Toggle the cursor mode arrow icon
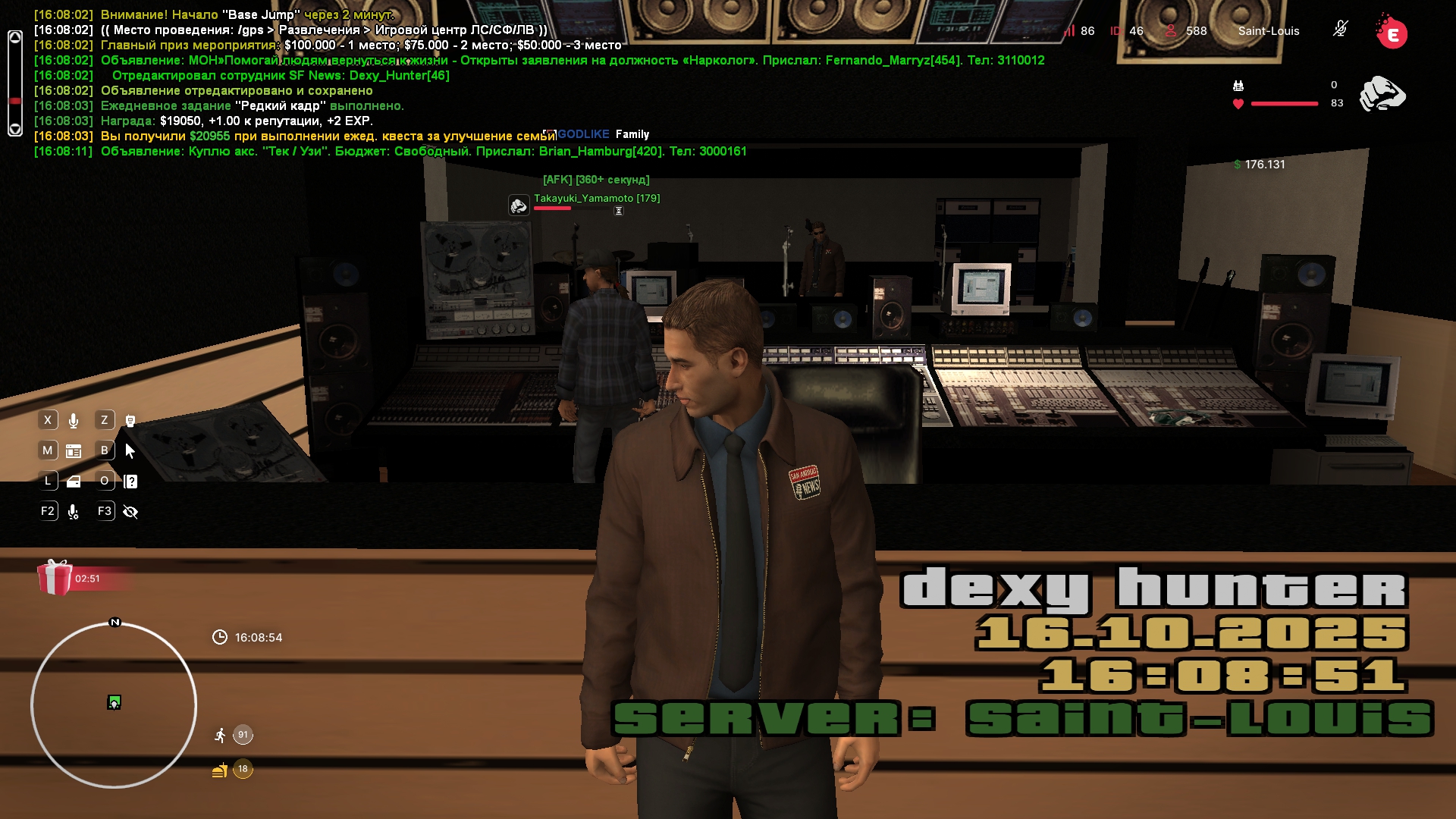The height and width of the screenshot is (819, 1456). tap(130, 451)
